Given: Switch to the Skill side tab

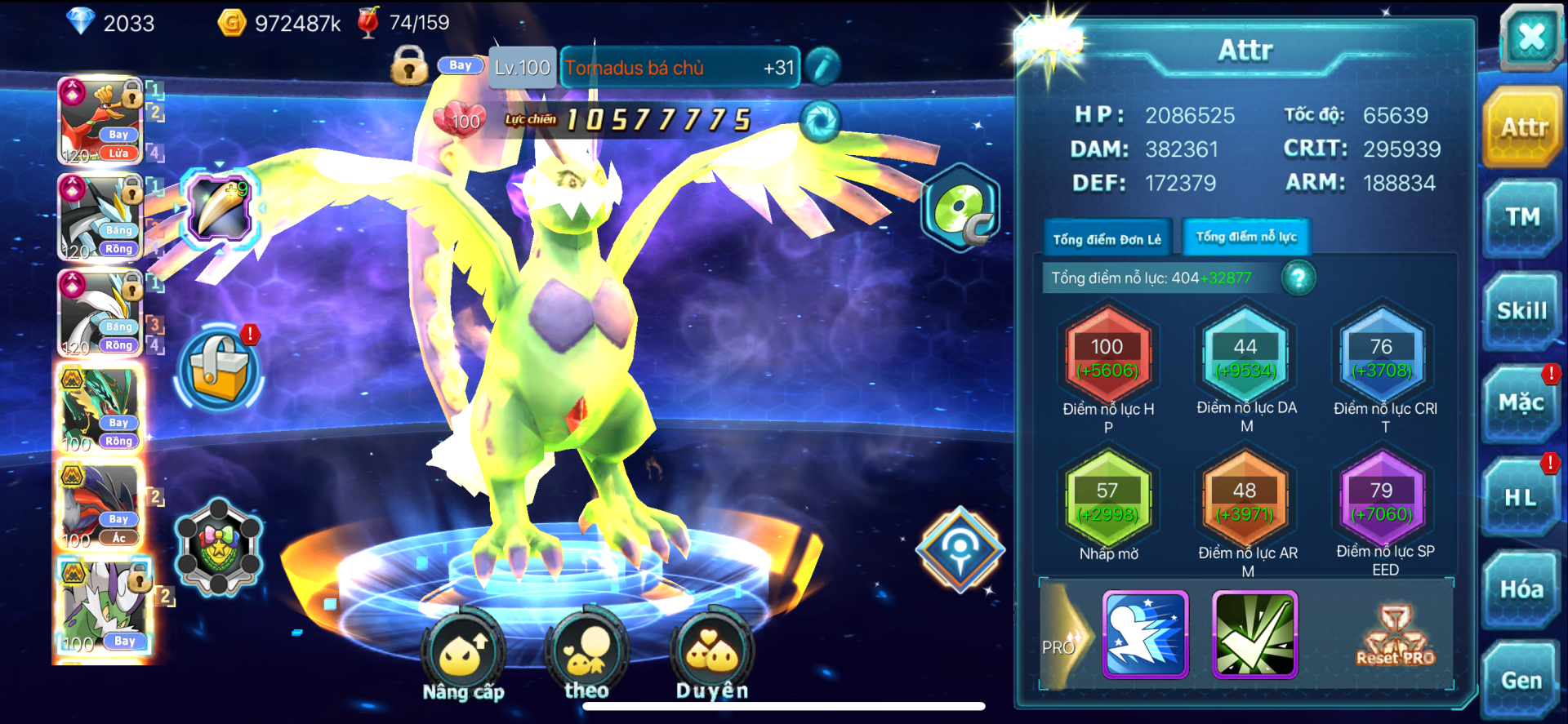Looking at the screenshot, I should pyautogui.click(x=1521, y=311).
